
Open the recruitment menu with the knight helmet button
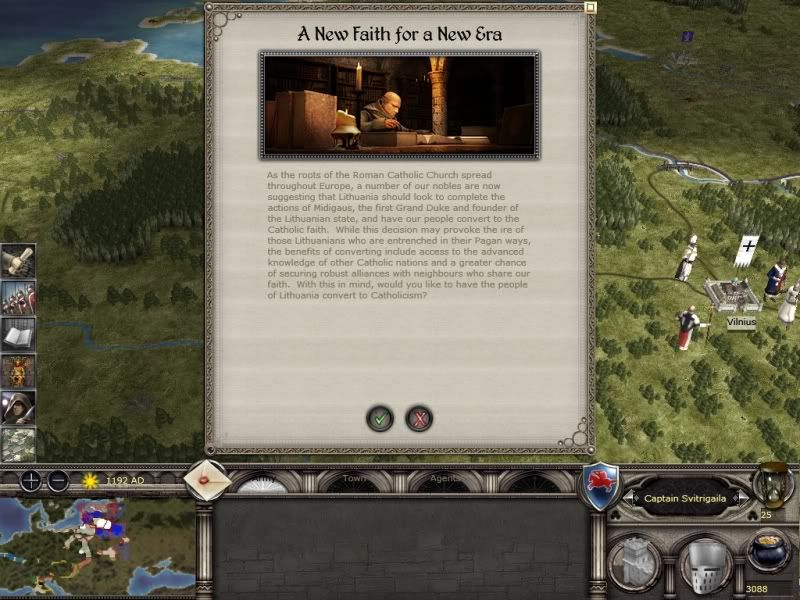[702, 563]
